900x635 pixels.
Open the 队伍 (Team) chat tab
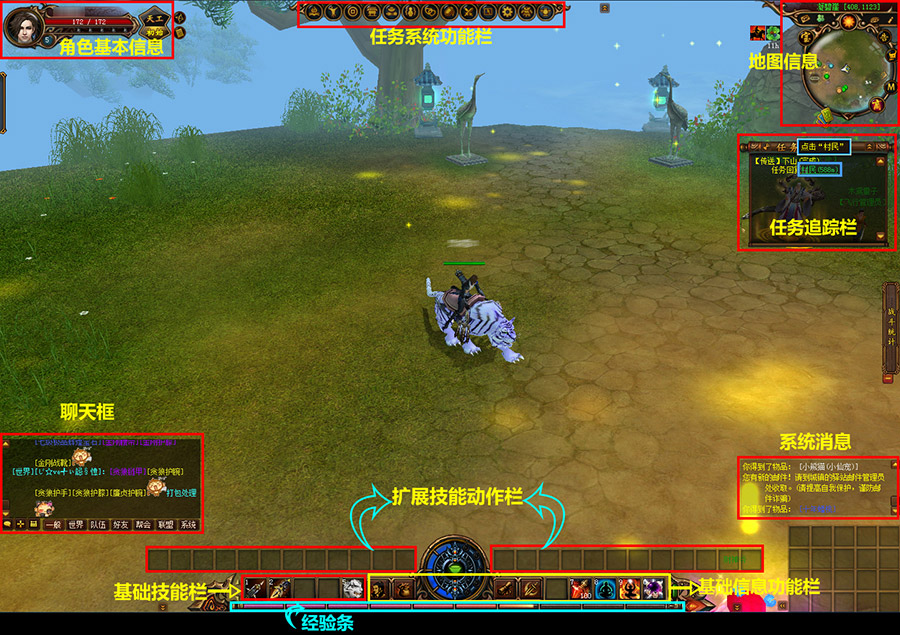(x=98, y=524)
